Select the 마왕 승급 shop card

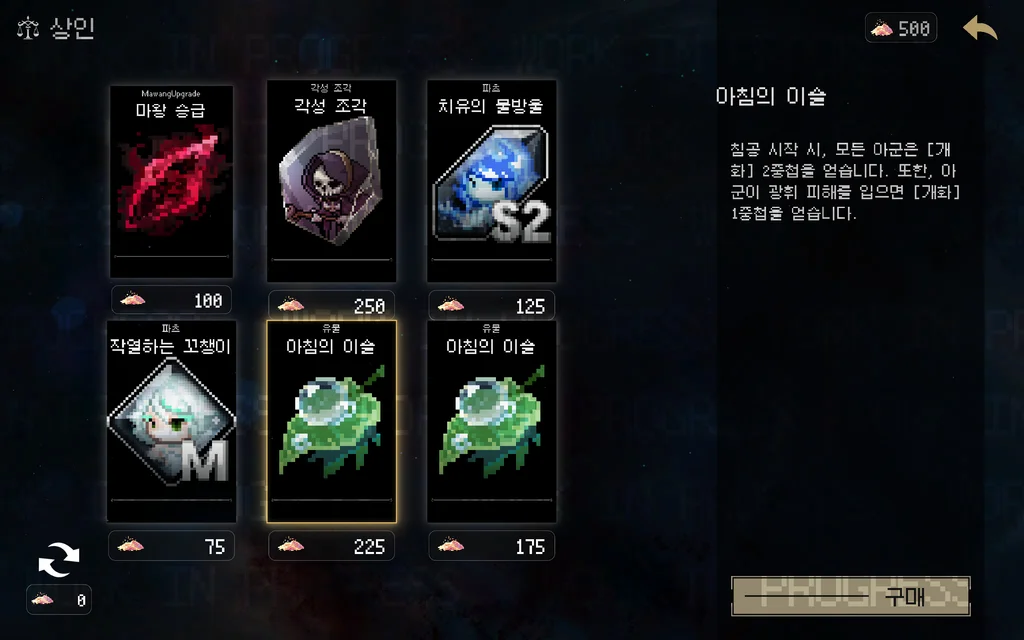point(171,182)
